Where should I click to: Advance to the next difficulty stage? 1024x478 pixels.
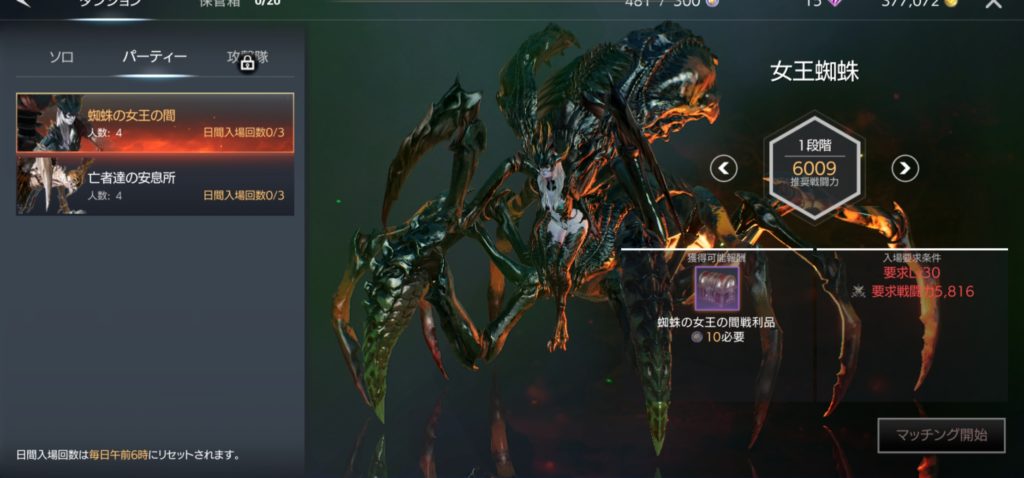(905, 168)
